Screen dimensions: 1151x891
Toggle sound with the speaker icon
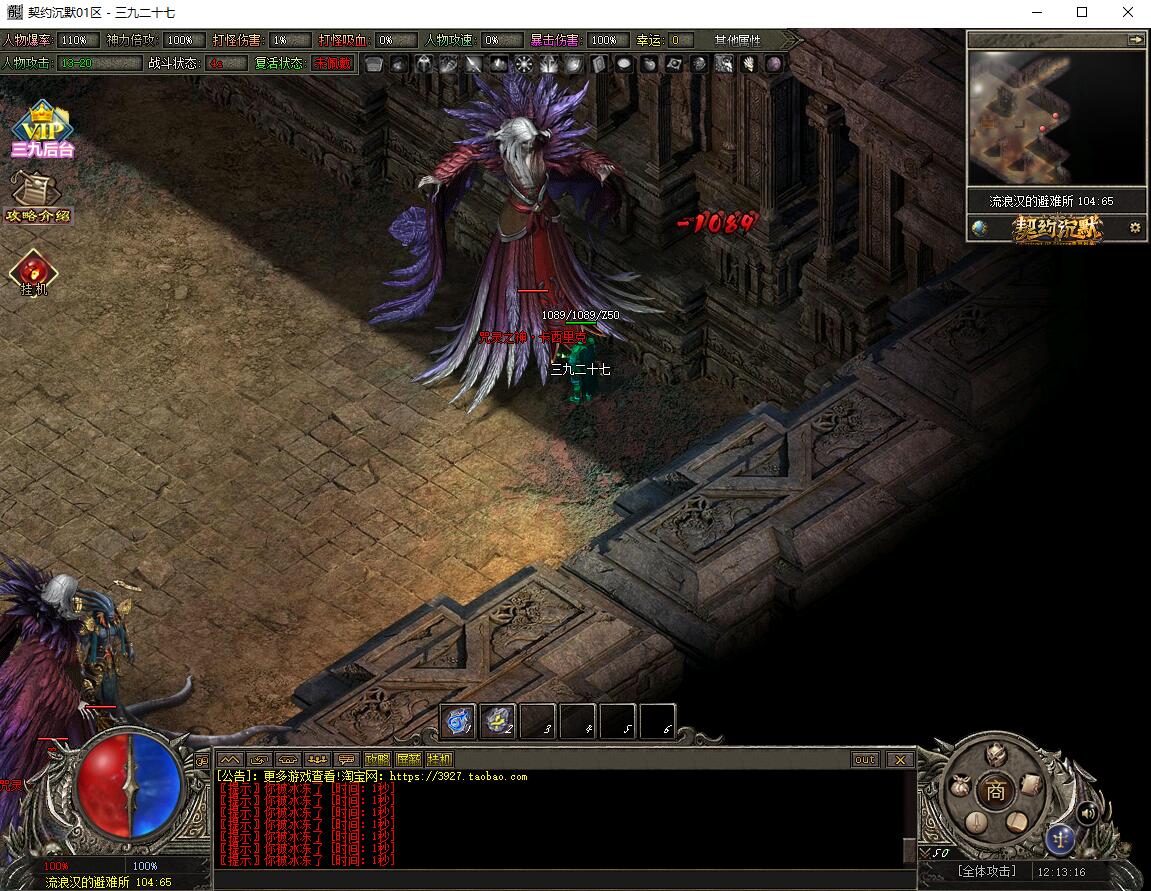click(x=1087, y=812)
